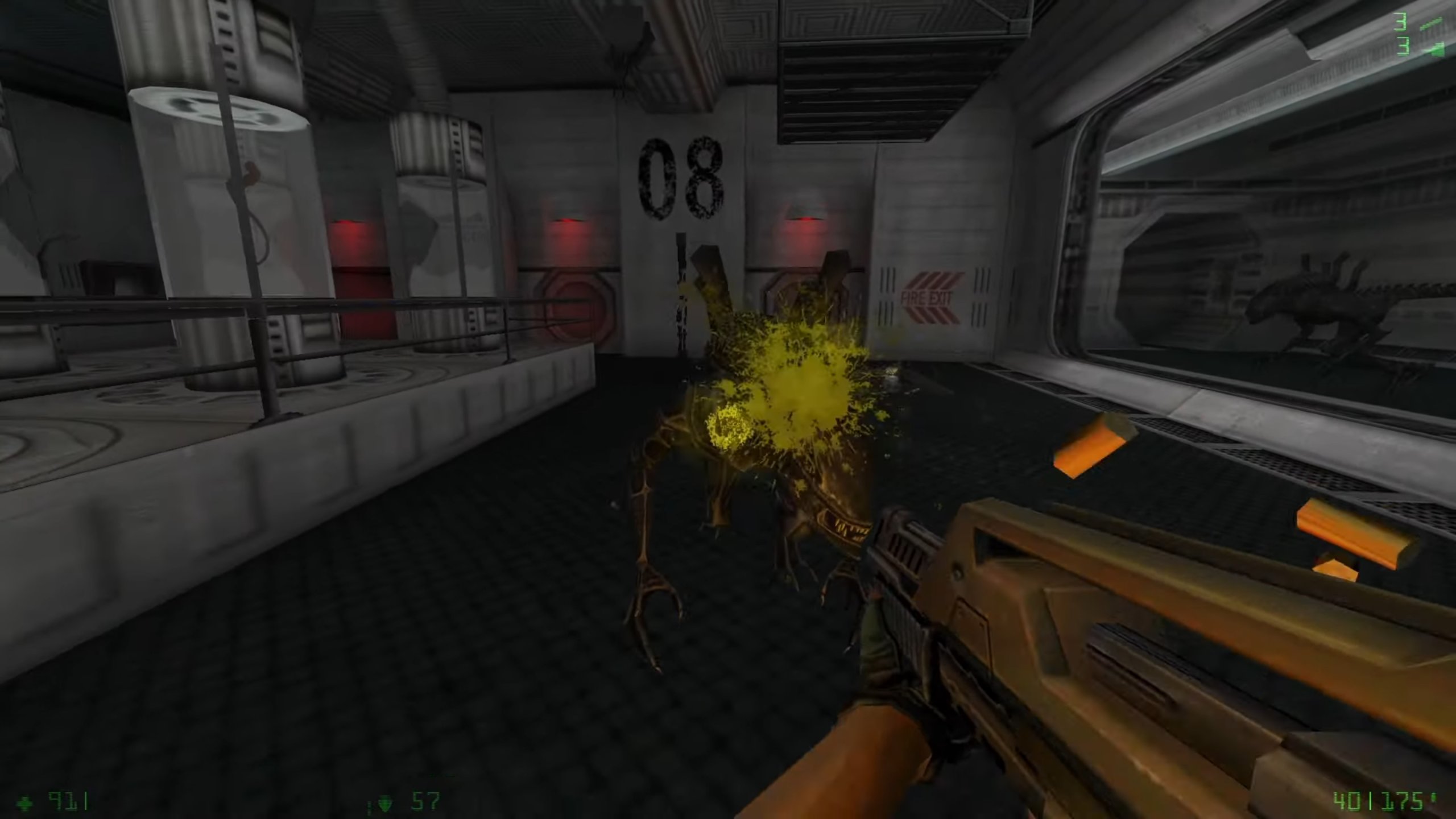Viewport: 1456px width, 819px height.
Task: Click the crosshair at screen center
Action: click(728, 409)
